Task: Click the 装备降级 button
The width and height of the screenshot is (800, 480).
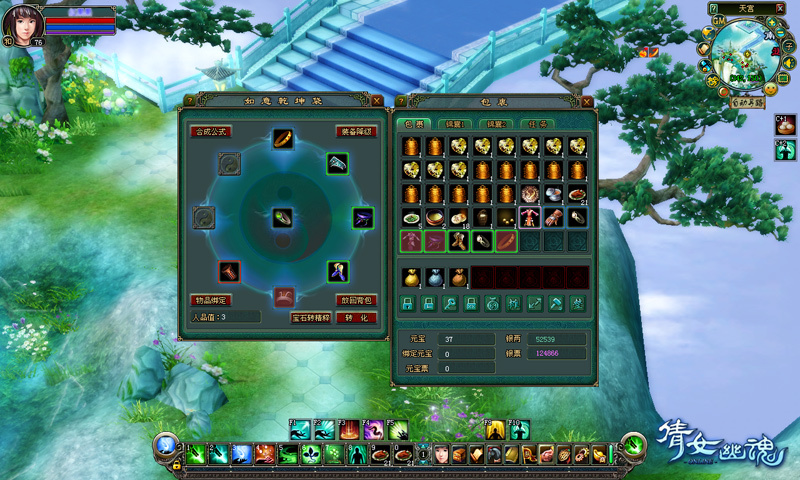Action: [x=356, y=131]
